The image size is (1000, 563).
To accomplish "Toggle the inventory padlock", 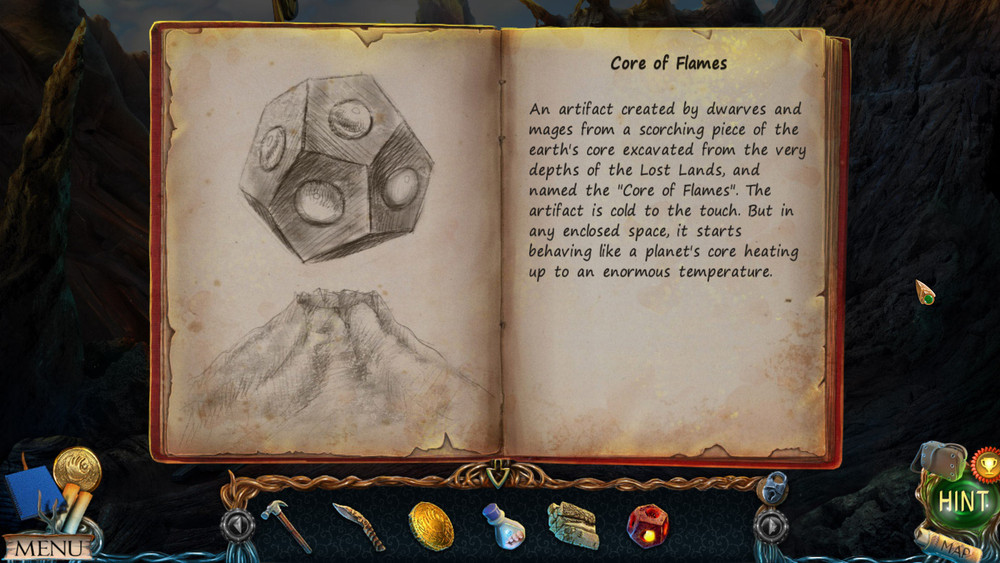I will (772, 487).
